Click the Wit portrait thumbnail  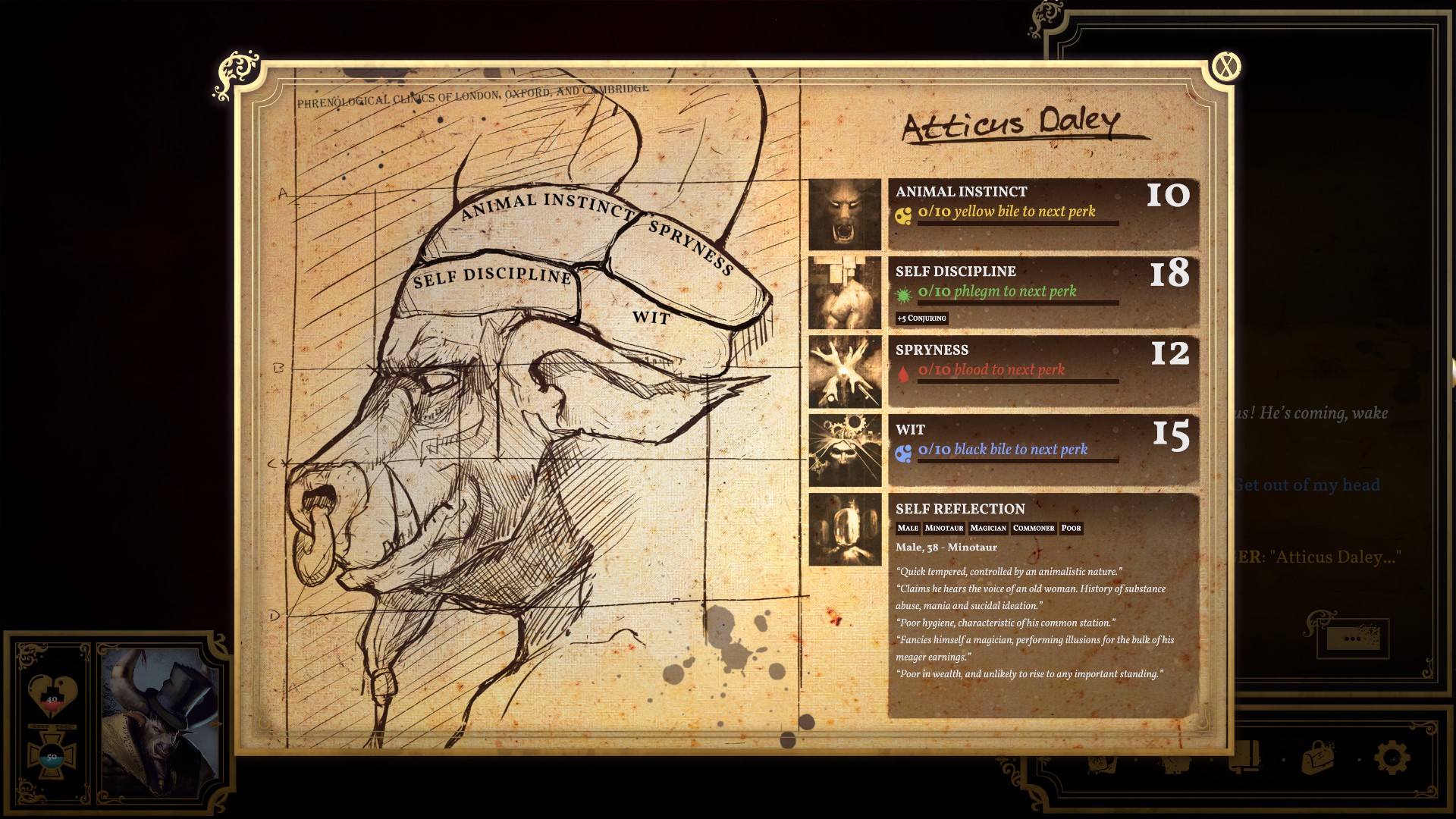pyautogui.click(x=845, y=450)
